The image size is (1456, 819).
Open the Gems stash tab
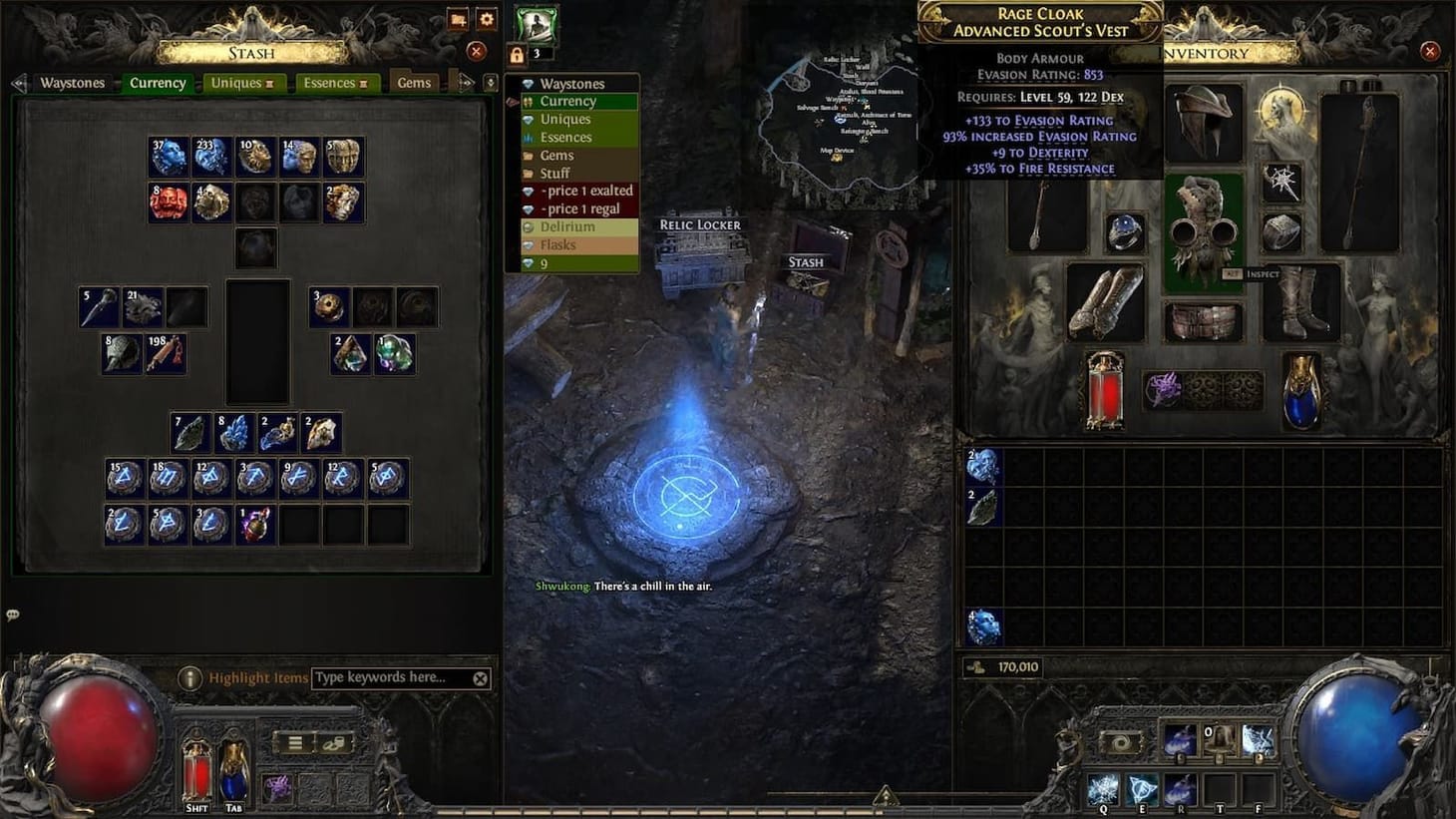414,83
